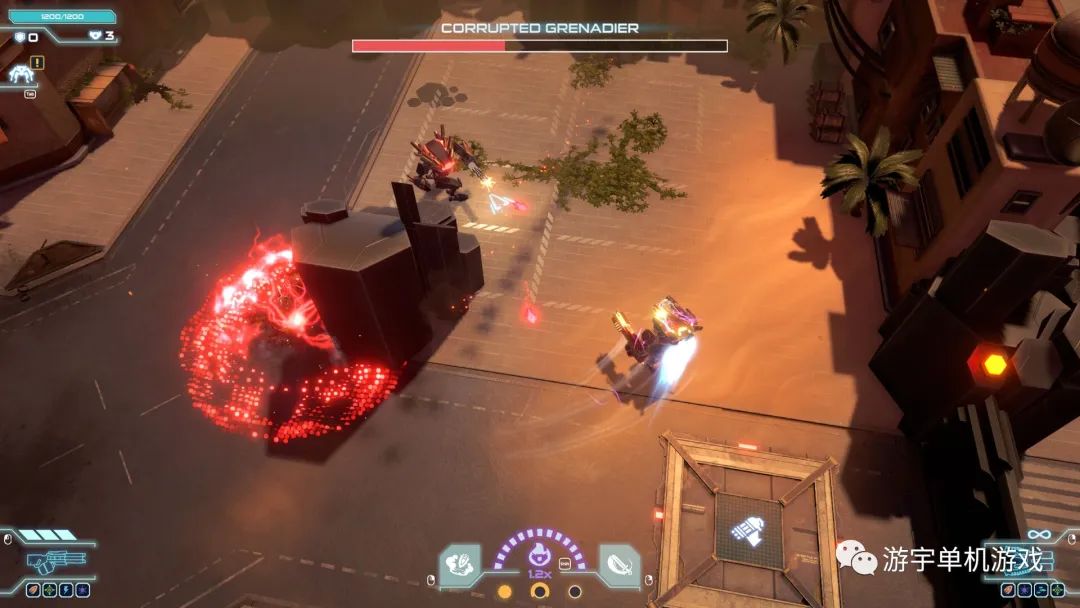Select the orange bullet mod icon
Image resolution: width=1080 pixels, height=608 pixels.
pos(32,589)
